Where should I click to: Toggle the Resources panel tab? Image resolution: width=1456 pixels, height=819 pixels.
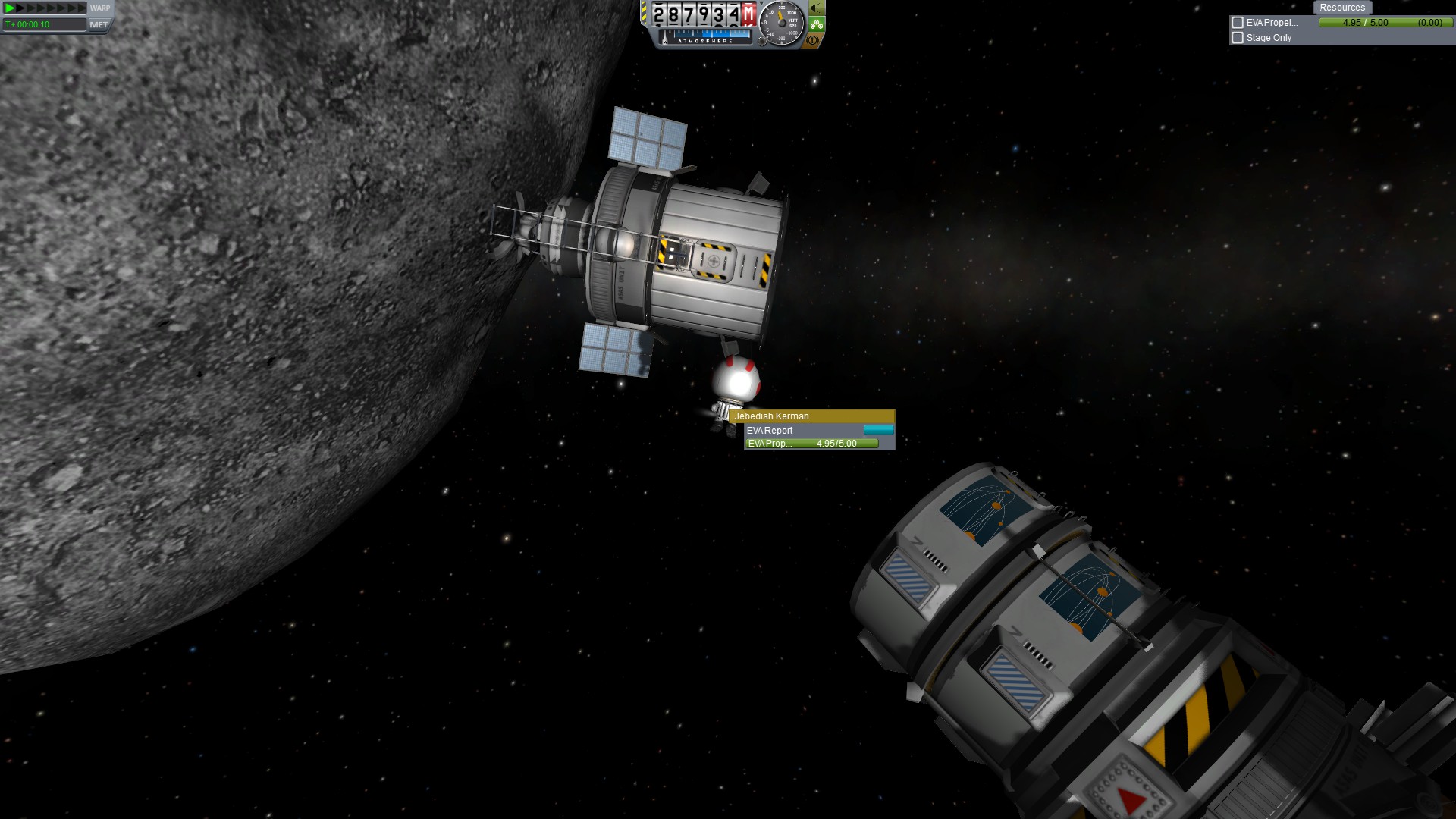1341,8
